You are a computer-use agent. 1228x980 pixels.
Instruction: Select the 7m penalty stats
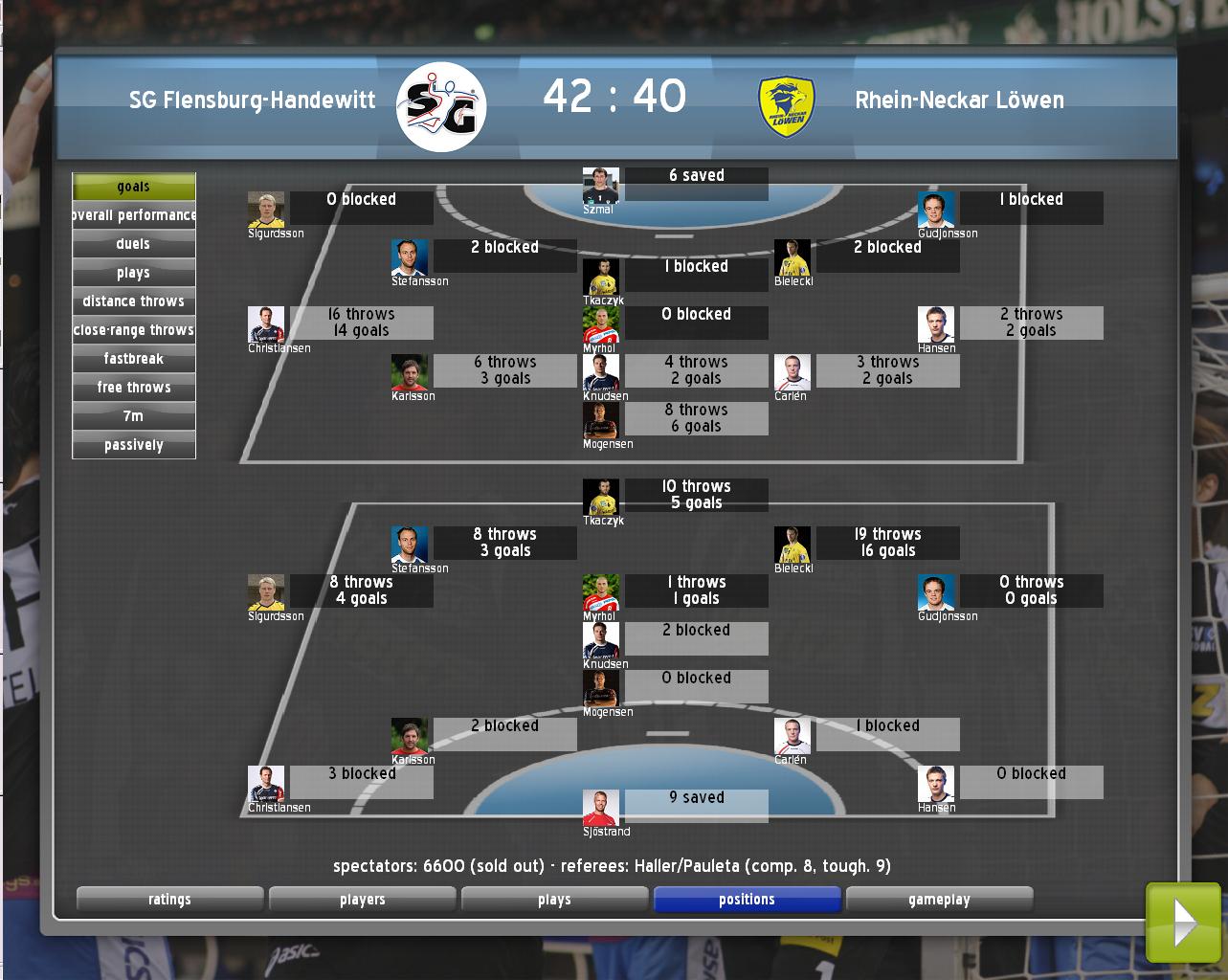pyautogui.click(x=134, y=416)
